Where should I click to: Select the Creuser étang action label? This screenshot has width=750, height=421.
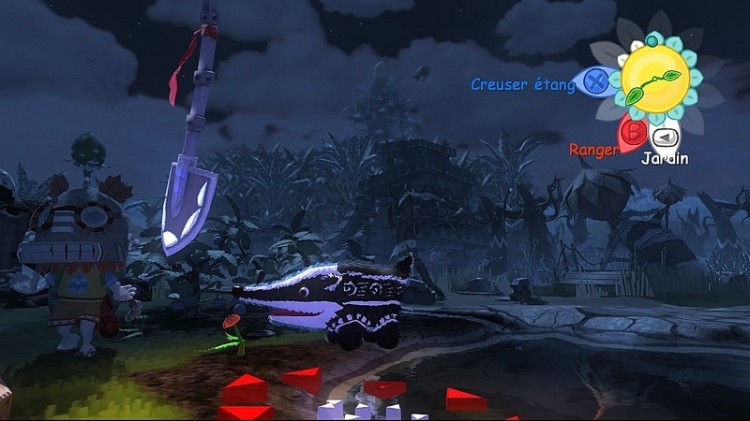point(523,85)
